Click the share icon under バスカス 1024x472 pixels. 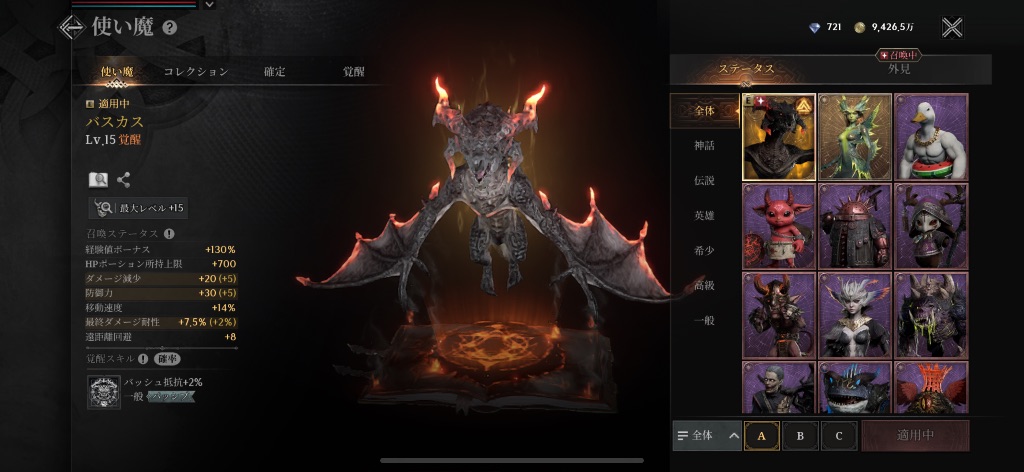point(124,180)
